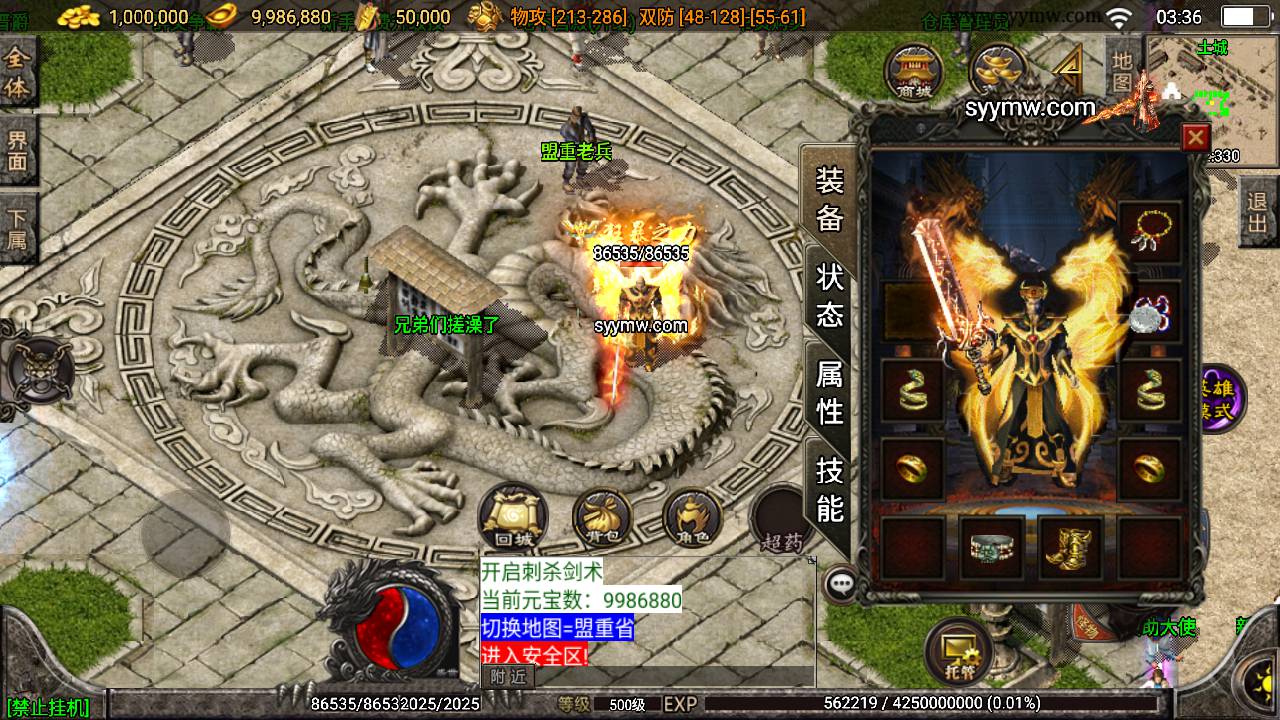Open the 商城 shop
The width and height of the screenshot is (1280, 720).
click(913, 72)
